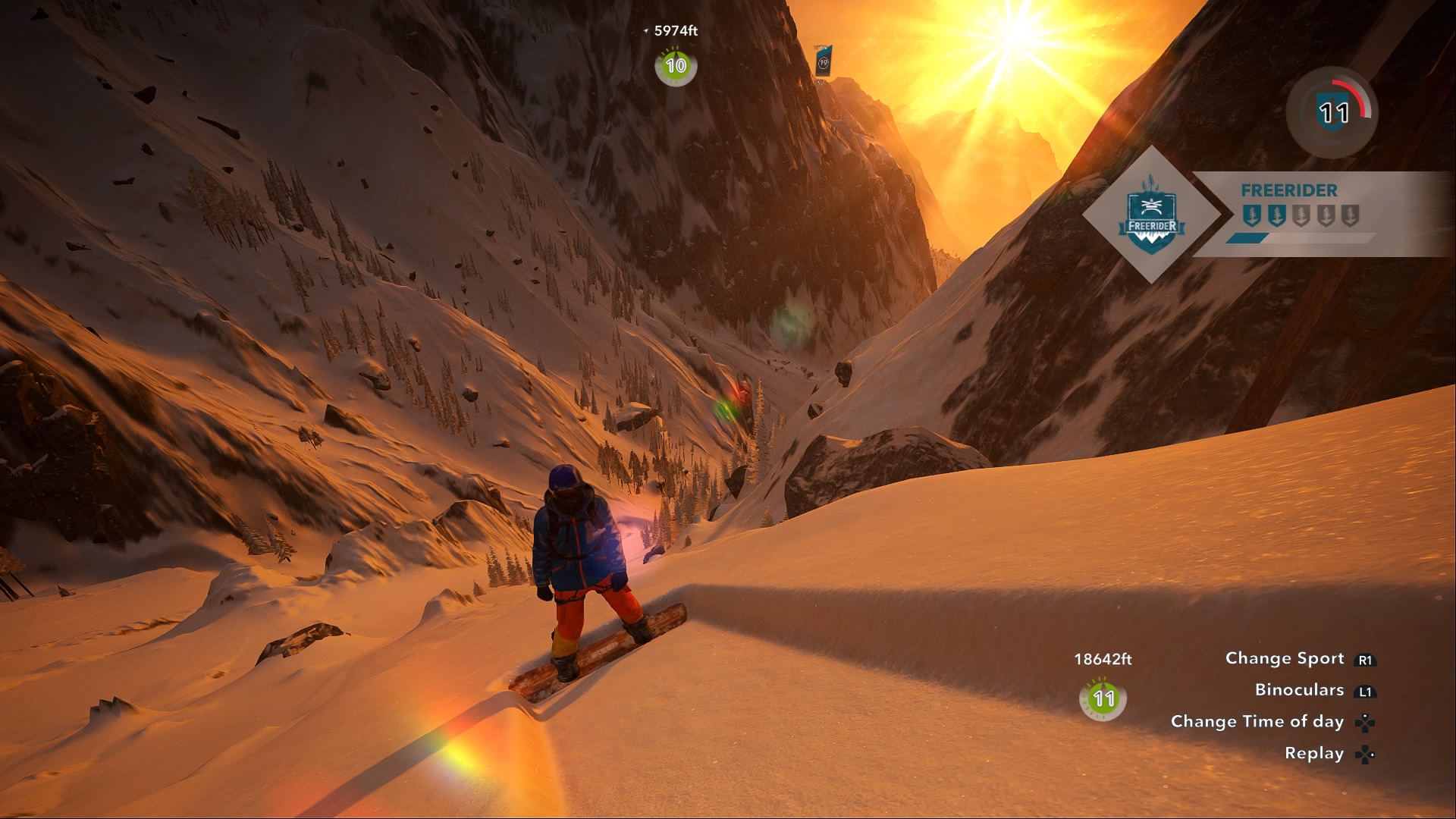Select the green marker numbered 11
The height and width of the screenshot is (819, 1456).
coord(1103,698)
